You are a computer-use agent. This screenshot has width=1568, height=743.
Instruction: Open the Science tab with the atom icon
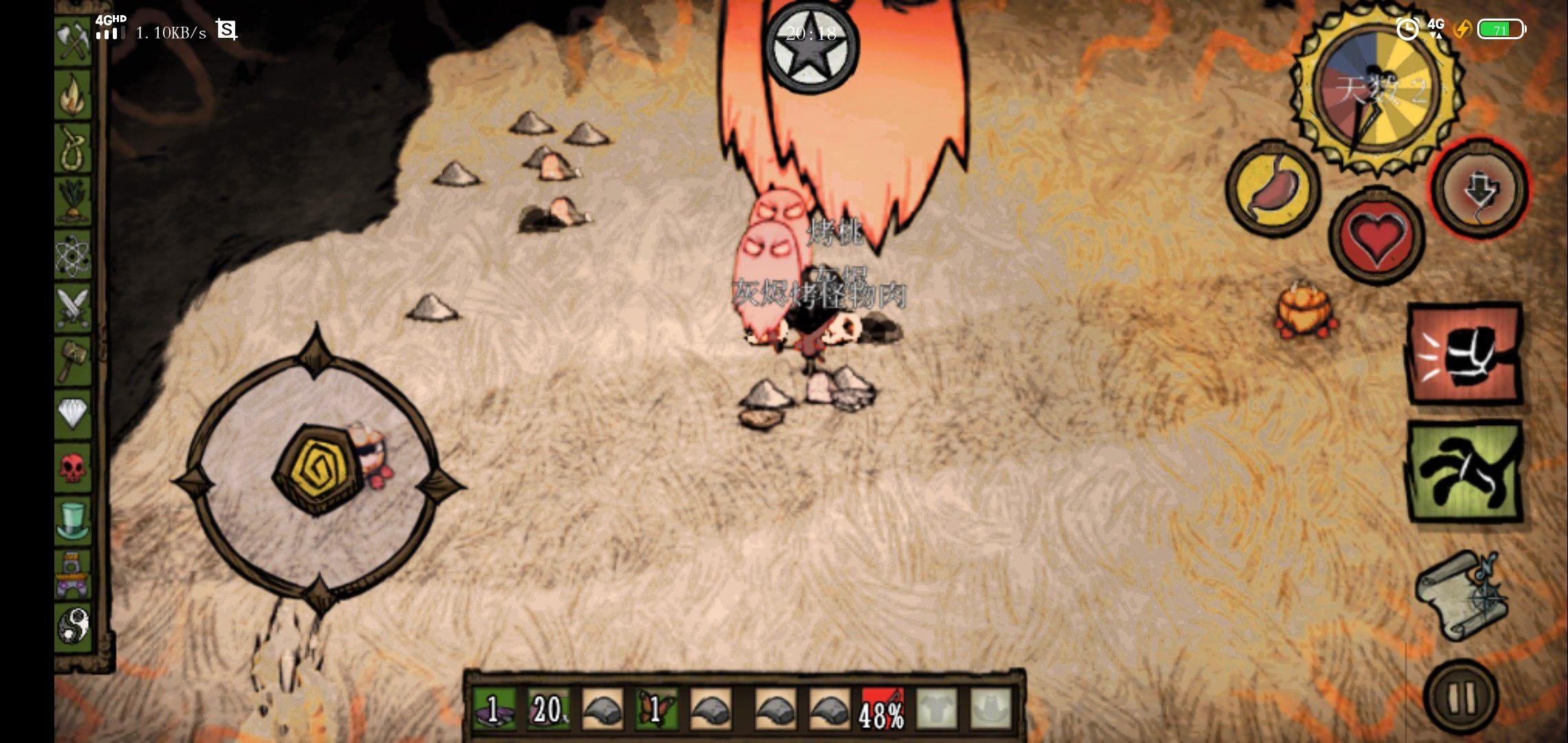coord(74,255)
